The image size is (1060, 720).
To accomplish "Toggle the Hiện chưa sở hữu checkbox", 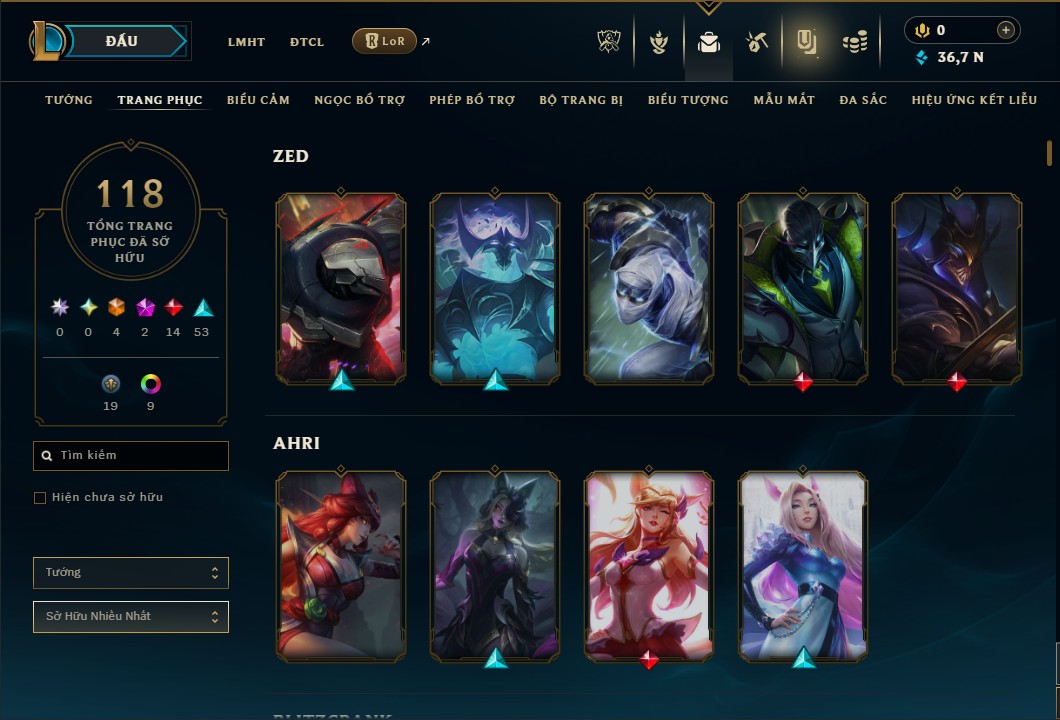I will coord(40,498).
